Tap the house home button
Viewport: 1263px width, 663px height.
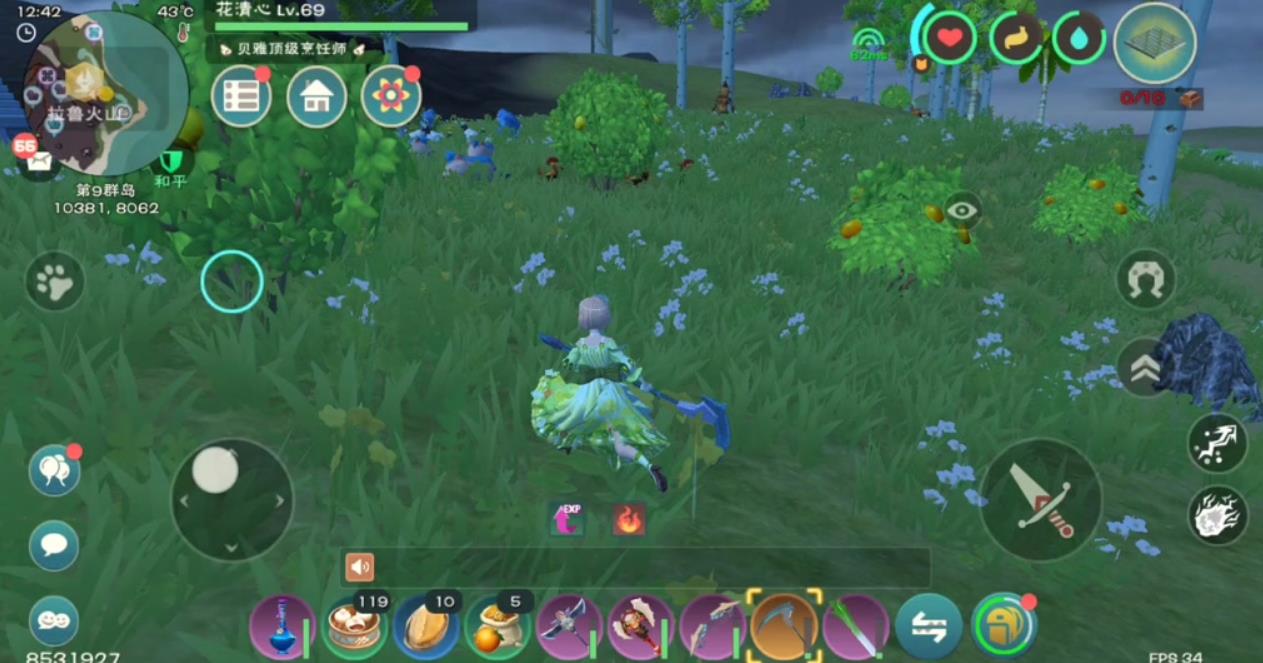click(317, 96)
